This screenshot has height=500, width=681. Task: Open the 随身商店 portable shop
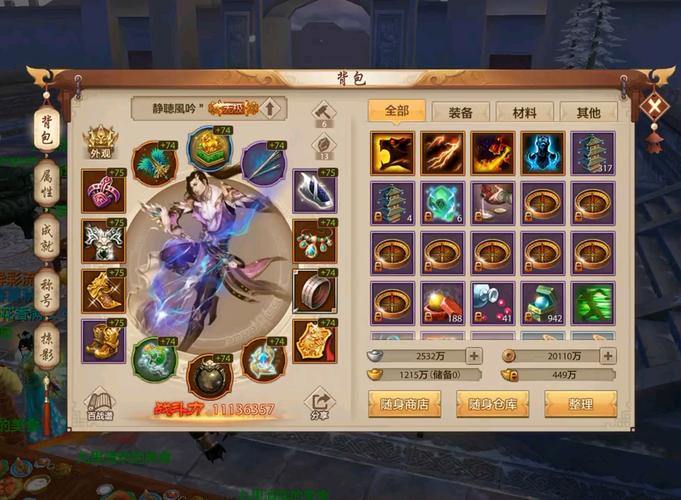click(405, 404)
